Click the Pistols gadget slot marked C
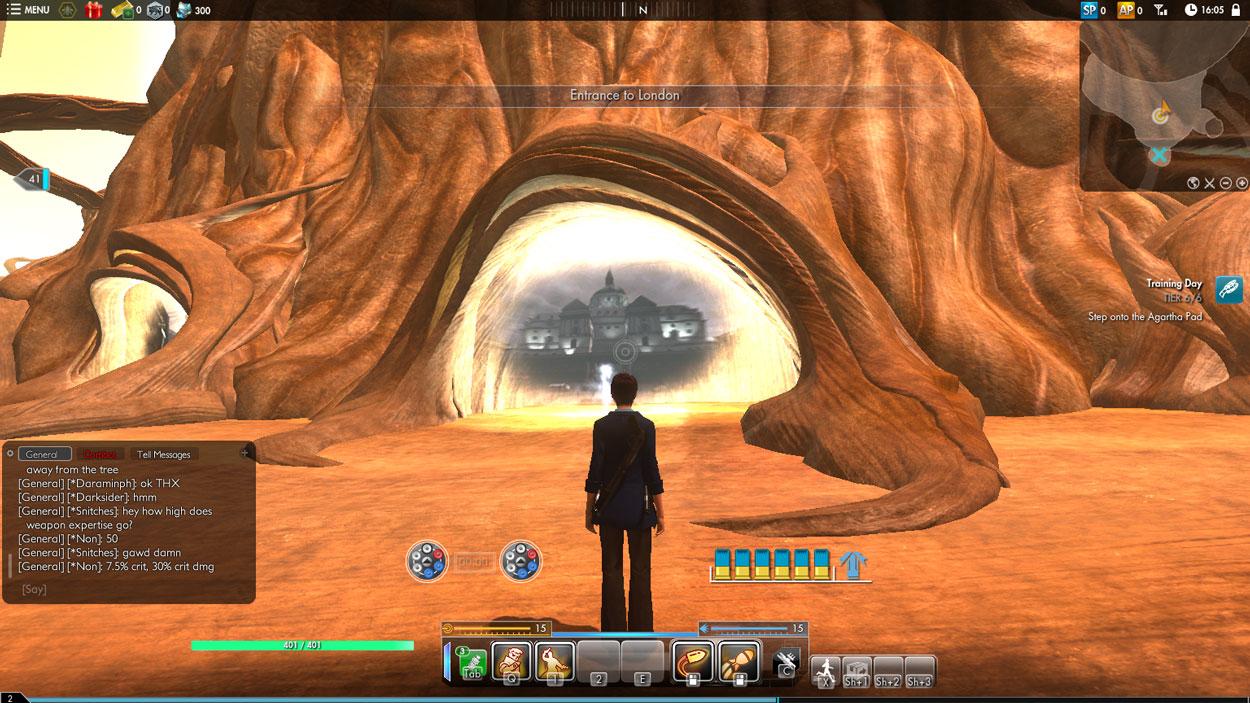The width and height of the screenshot is (1250, 703). coord(787,662)
